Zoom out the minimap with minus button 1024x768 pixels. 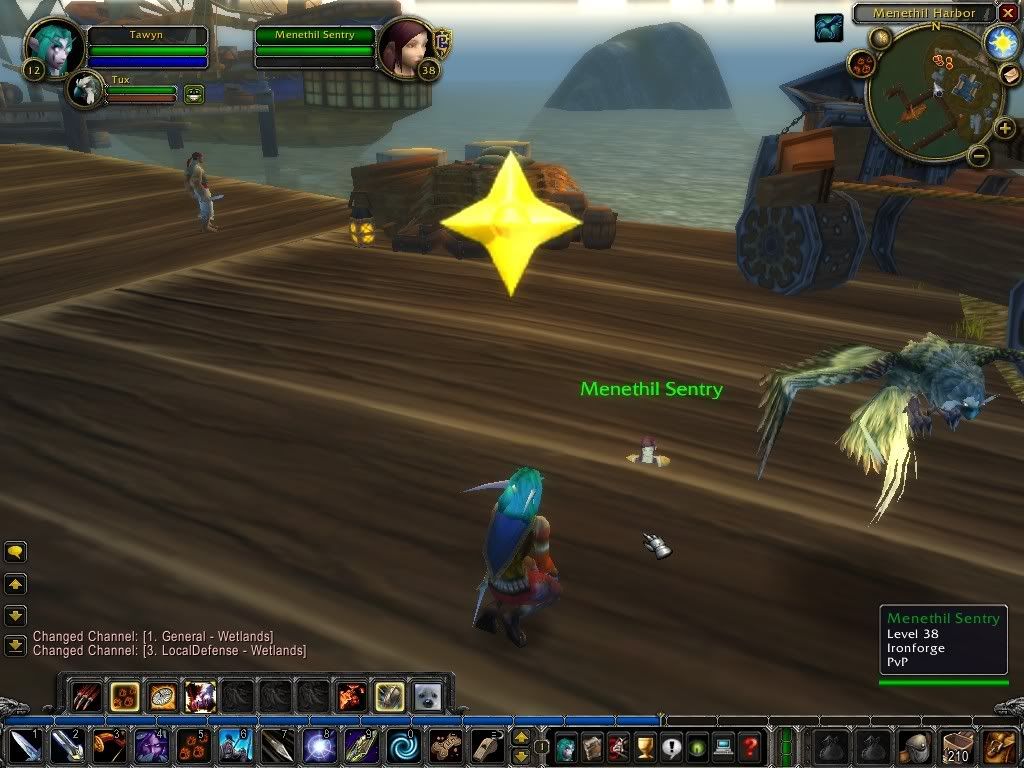[979, 155]
